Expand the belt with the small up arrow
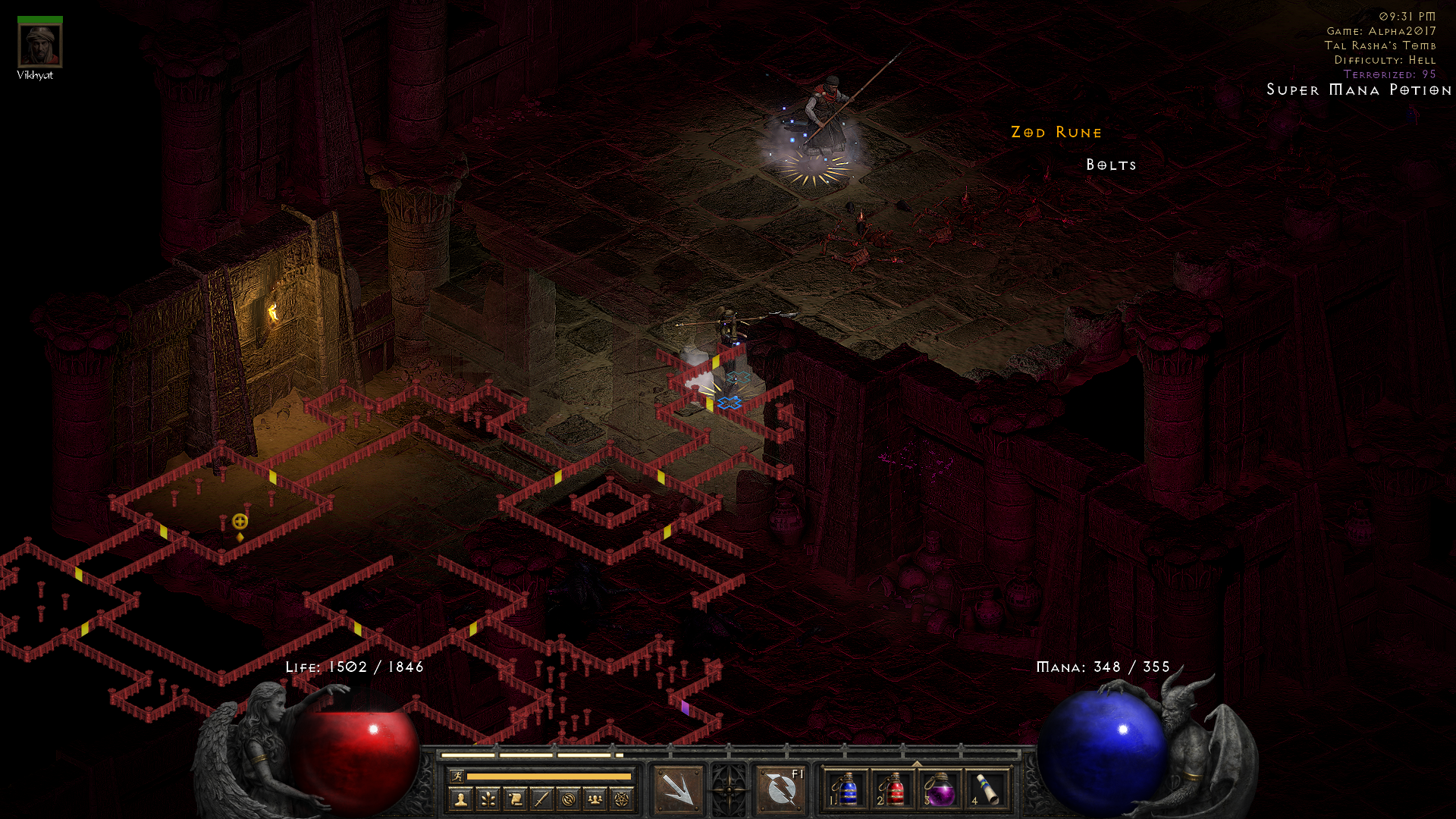Viewport: 1456px width, 819px height. coord(917,764)
